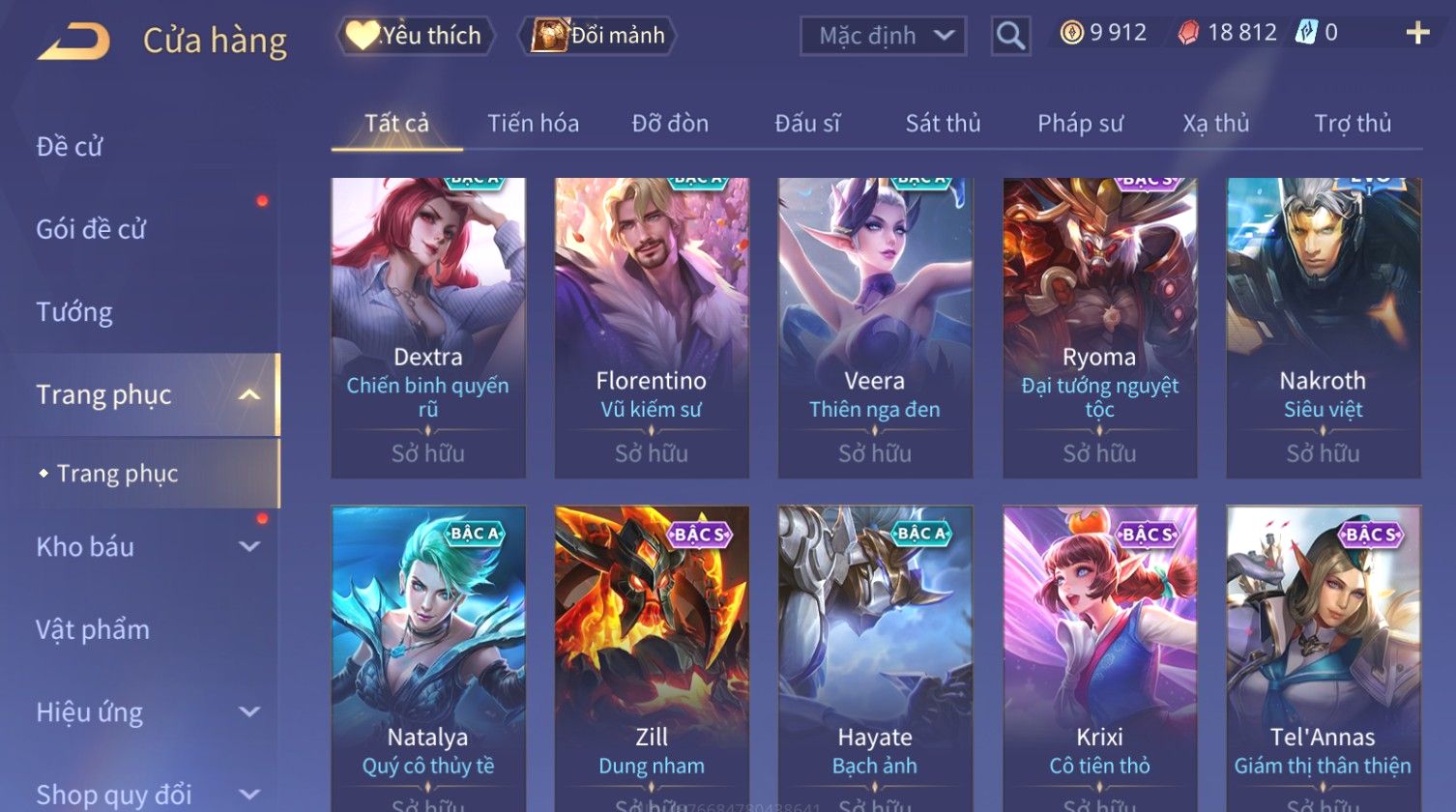Expand the Kho báu menu

(145, 547)
